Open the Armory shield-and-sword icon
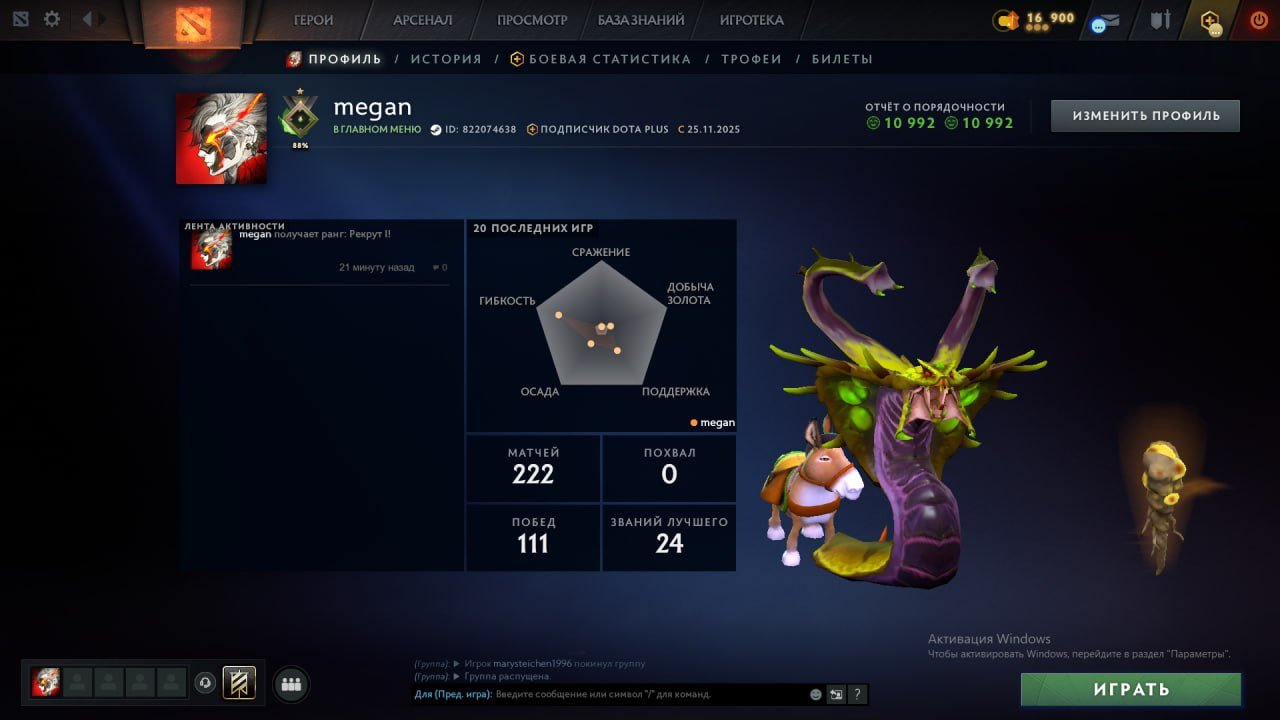This screenshot has width=1280, height=720. 1162,17
